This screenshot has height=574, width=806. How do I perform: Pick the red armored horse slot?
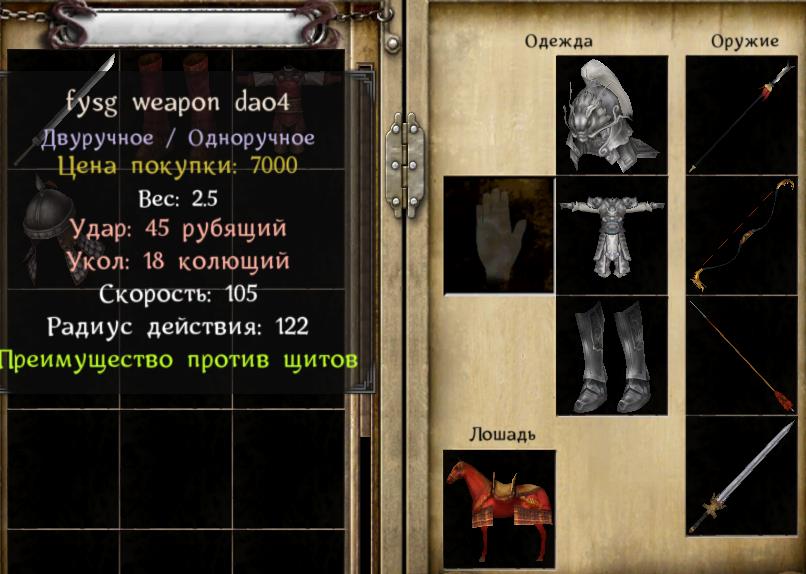click(x=499, y=506)
